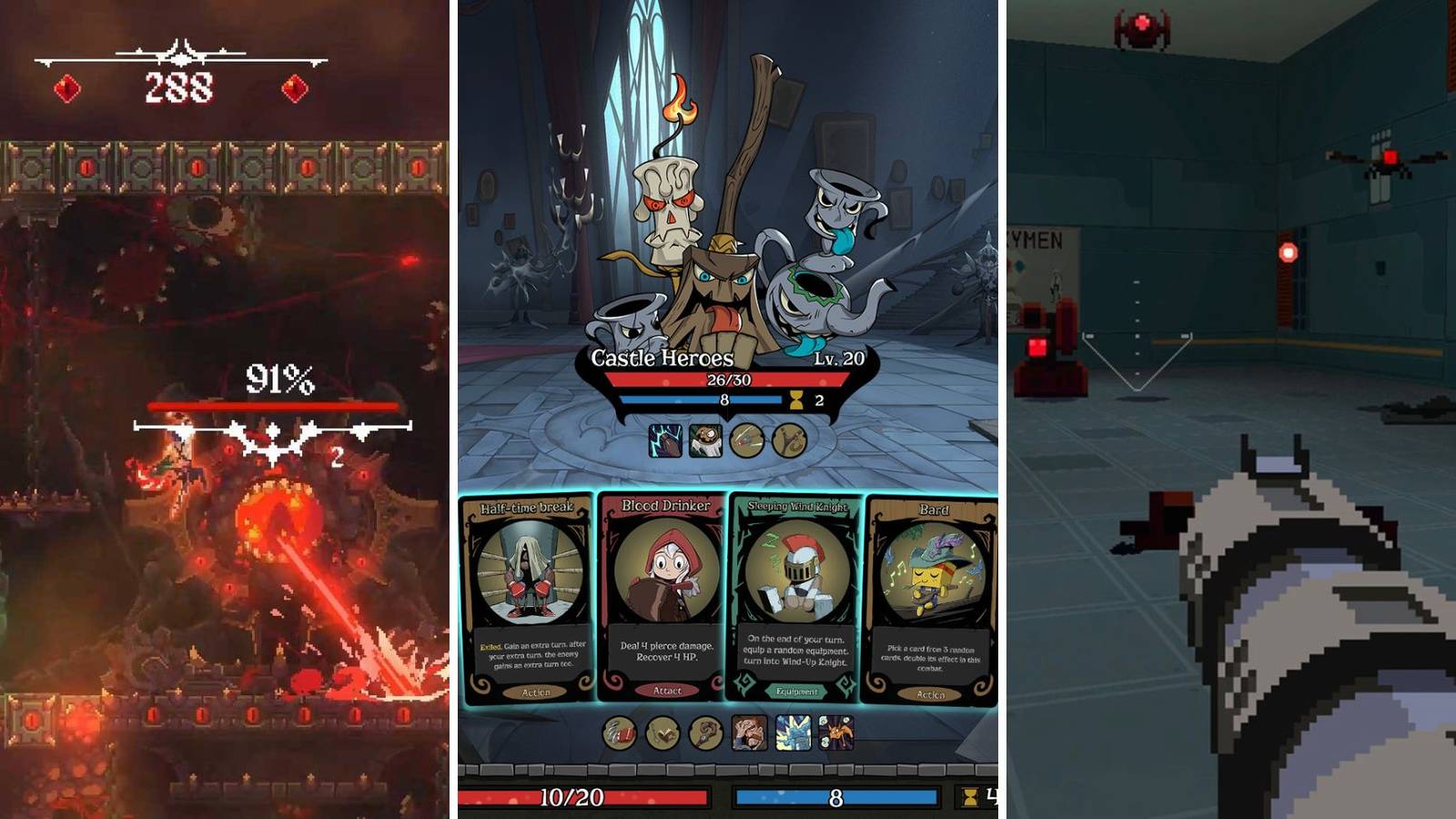Click the glowing crystal sprite icon in the buff row
This screenshot has width=1456, height=819.
pos(794,733)
